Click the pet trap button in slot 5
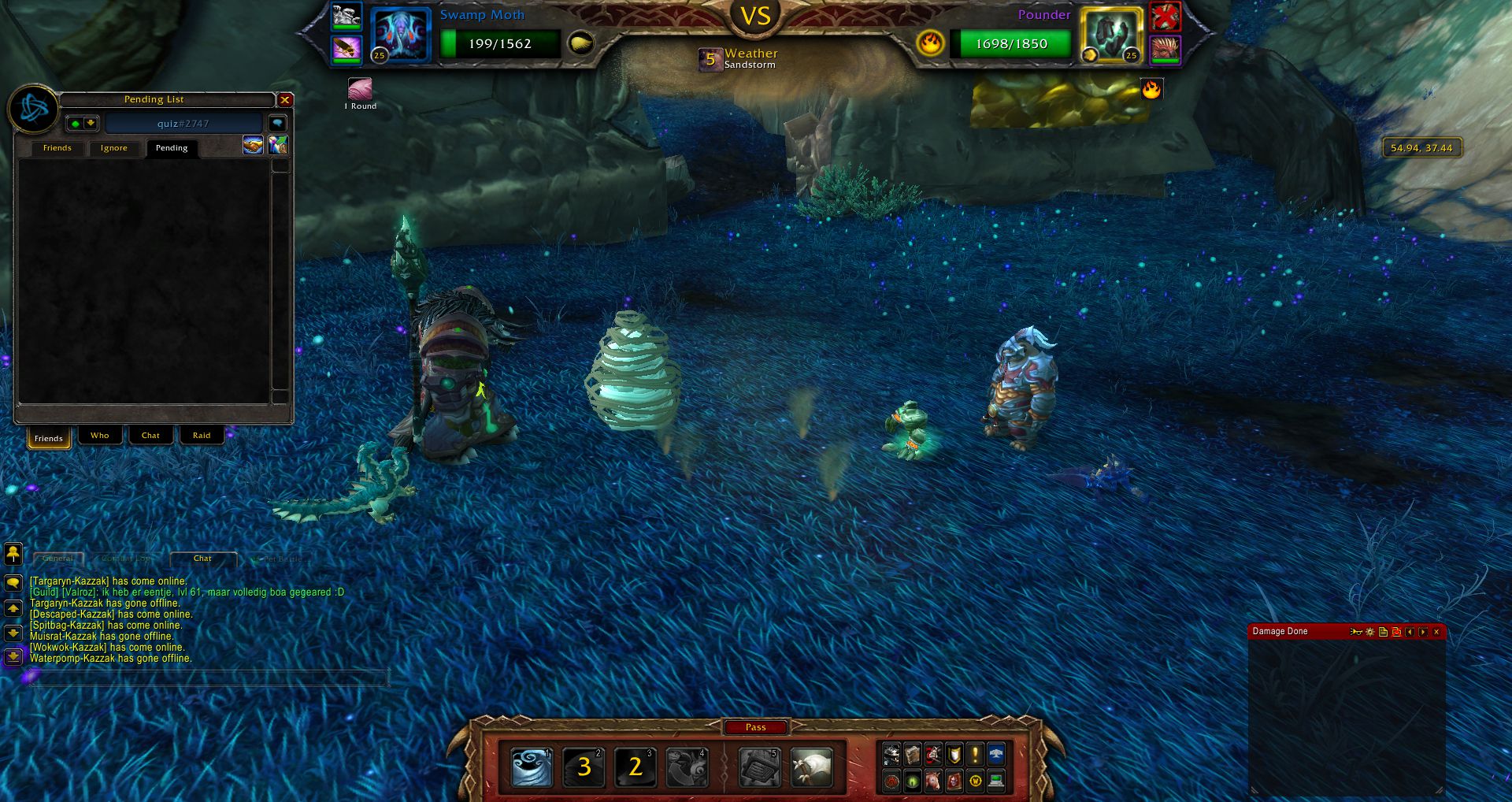The height and width of the screenshot is (802, 1512). click(760, 767)
